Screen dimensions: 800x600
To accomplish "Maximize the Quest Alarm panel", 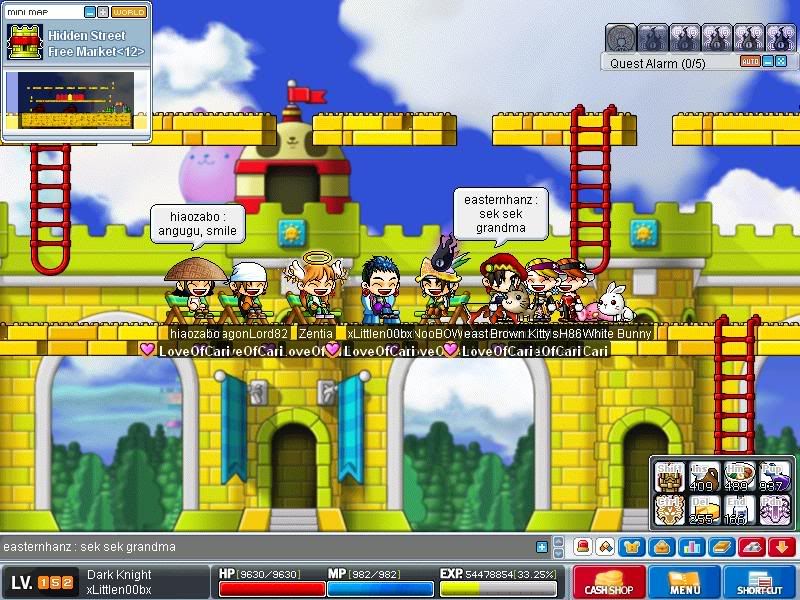I will [x=781, y=62].
